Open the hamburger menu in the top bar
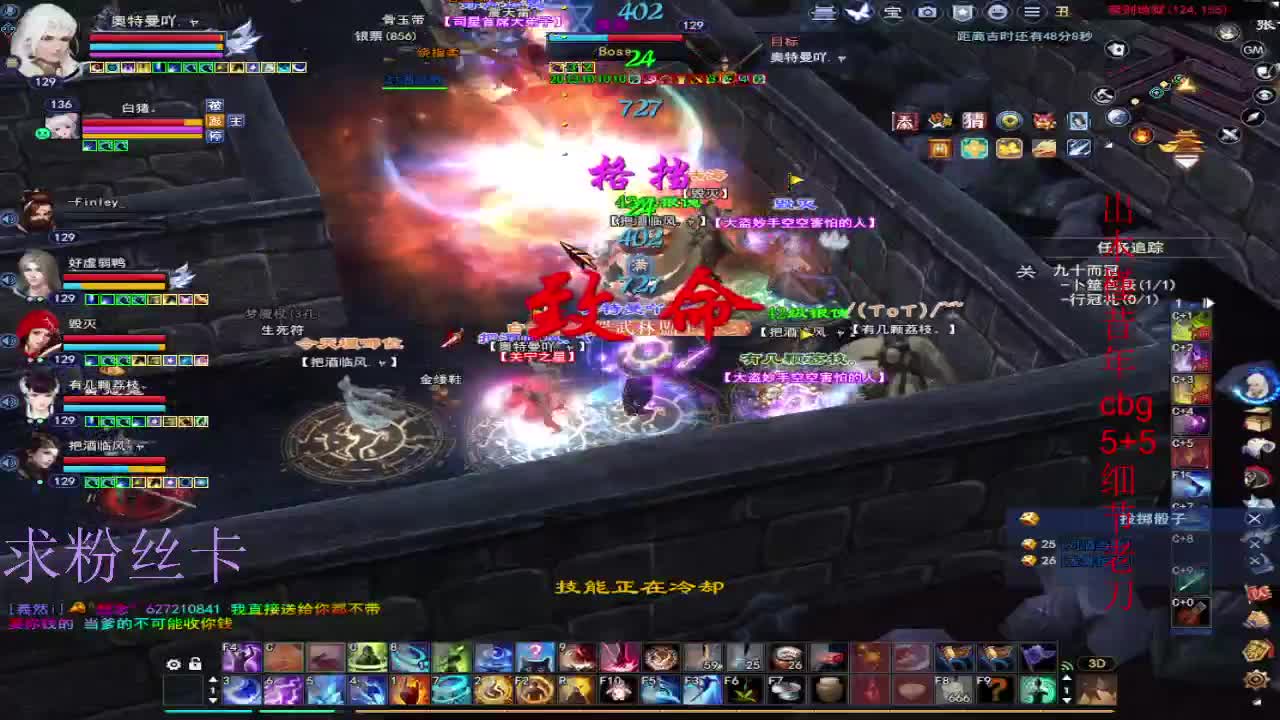 pyautogui.click(x=1031, y=14)
